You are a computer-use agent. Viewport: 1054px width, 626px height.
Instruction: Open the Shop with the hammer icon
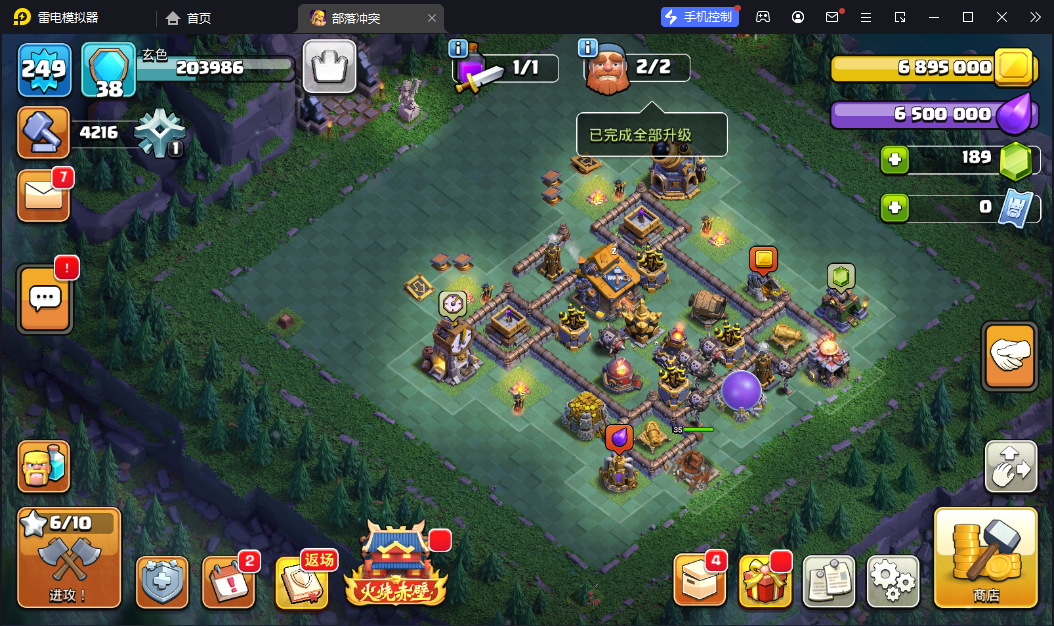[x=985, y=557]
